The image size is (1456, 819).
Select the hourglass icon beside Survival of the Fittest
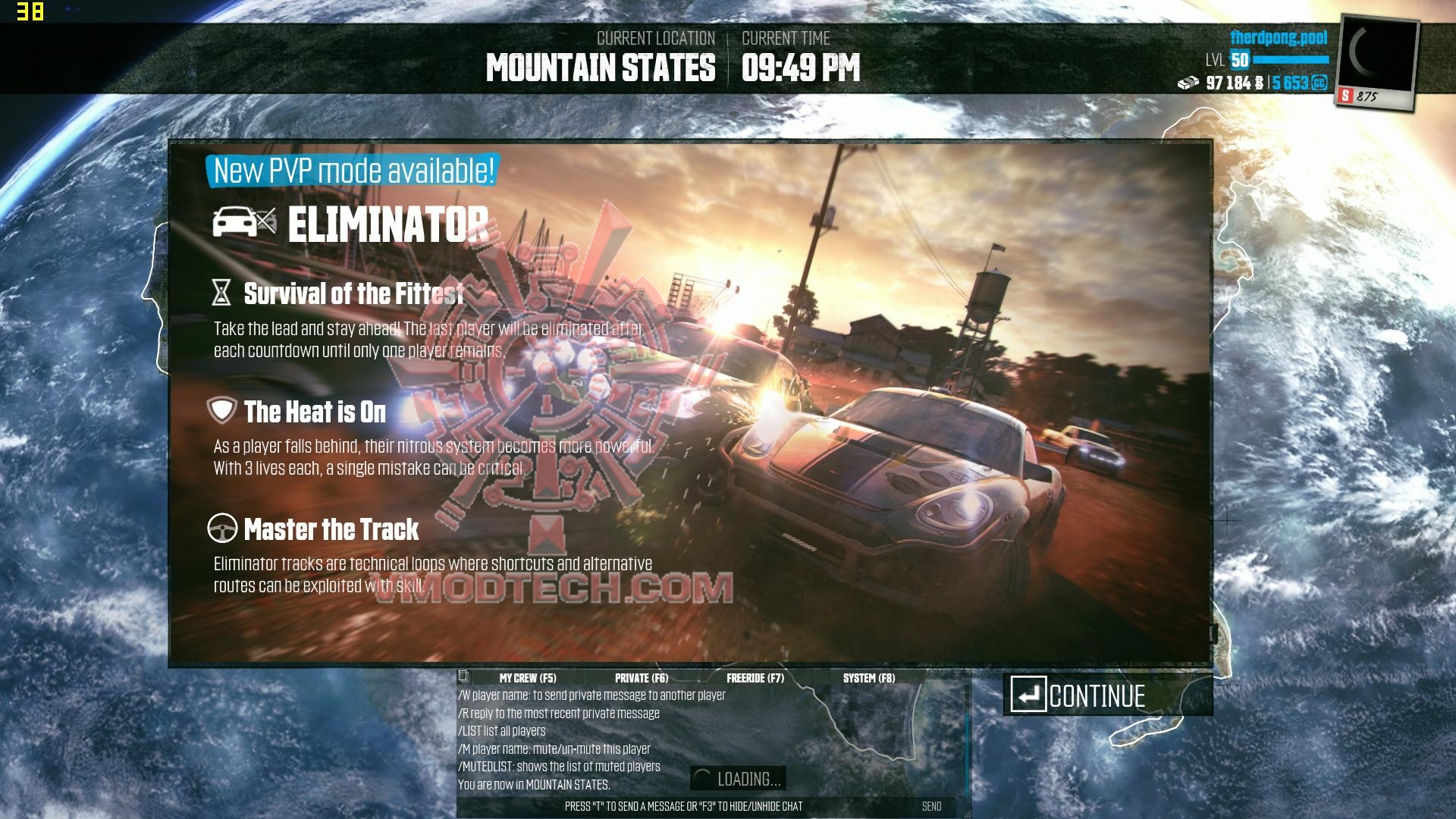pyautogui.click(x=220, y=292)
